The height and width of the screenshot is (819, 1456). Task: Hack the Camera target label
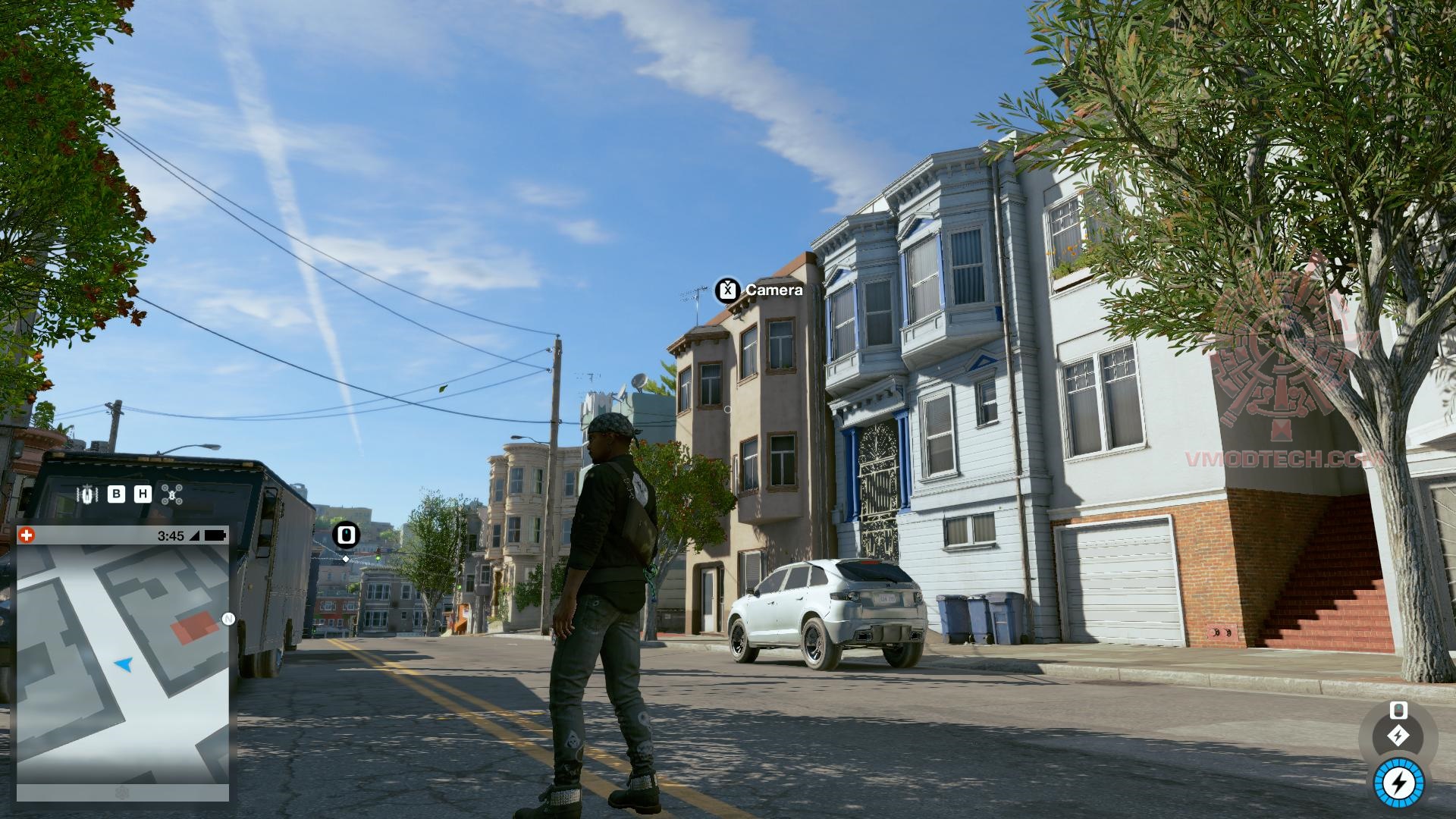[x=759, y=290]
